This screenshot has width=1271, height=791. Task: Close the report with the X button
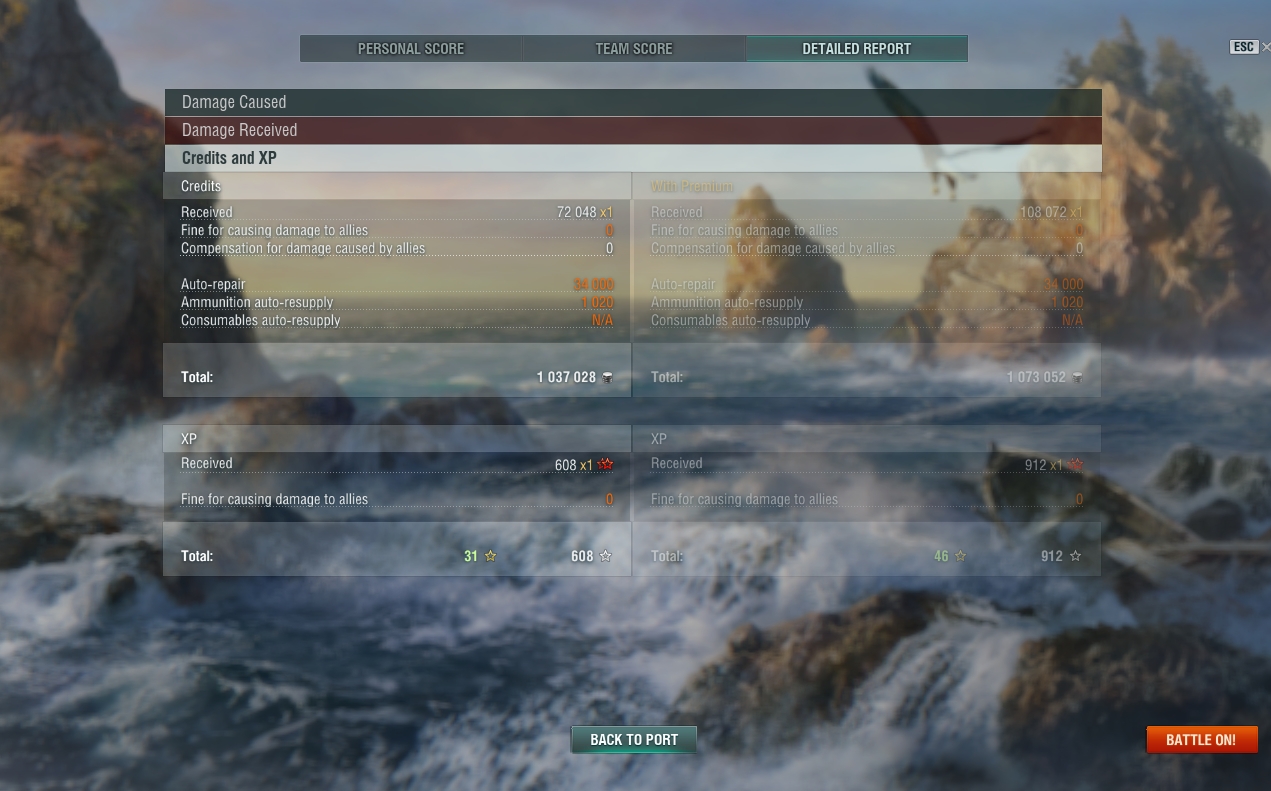coord(1266,47)
